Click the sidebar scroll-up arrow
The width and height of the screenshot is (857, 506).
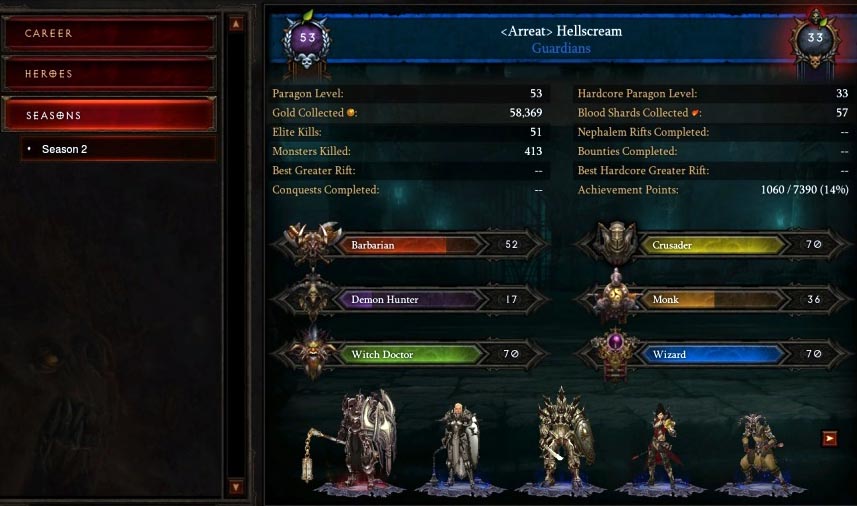click(x=236, y=24)
